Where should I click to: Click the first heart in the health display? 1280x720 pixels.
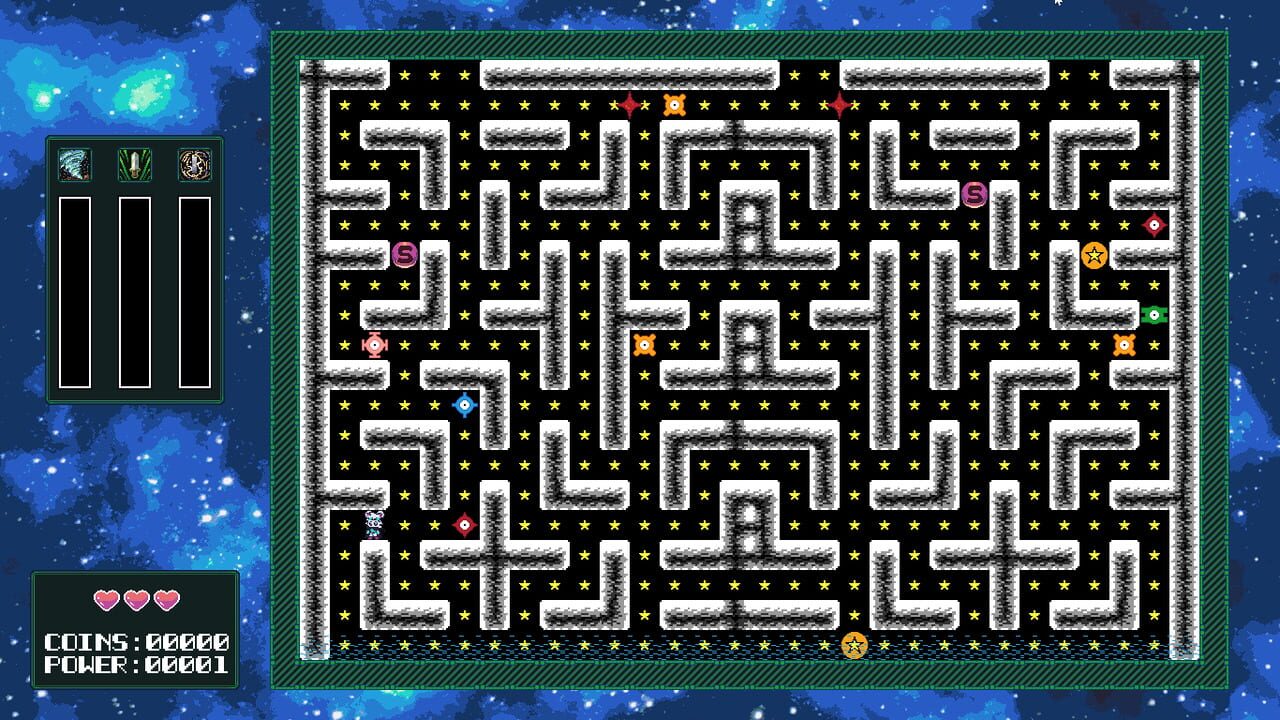(105, 599)
